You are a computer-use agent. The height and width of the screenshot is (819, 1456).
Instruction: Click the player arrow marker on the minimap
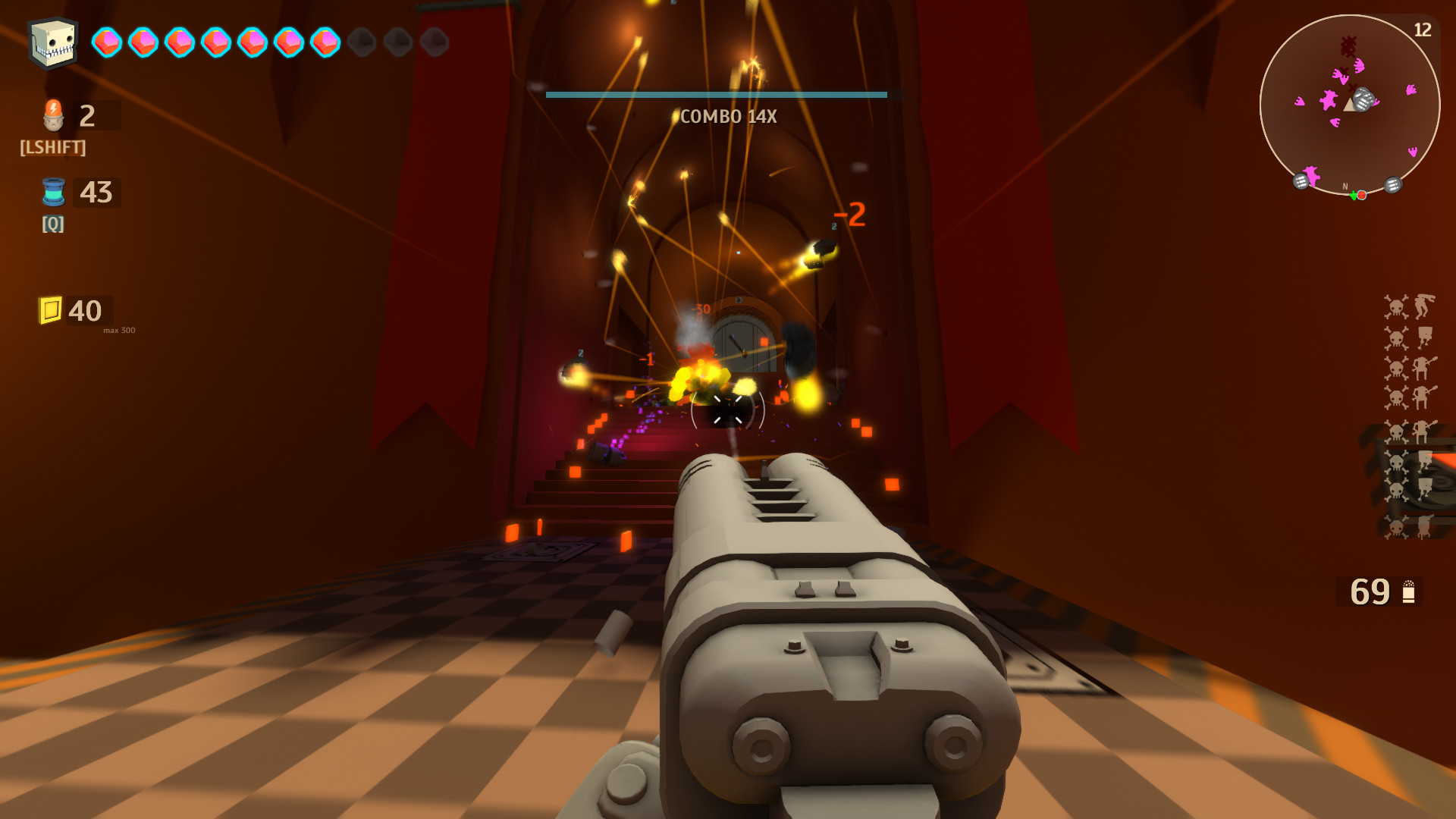pyautogui.click(x=1349, y=105)
